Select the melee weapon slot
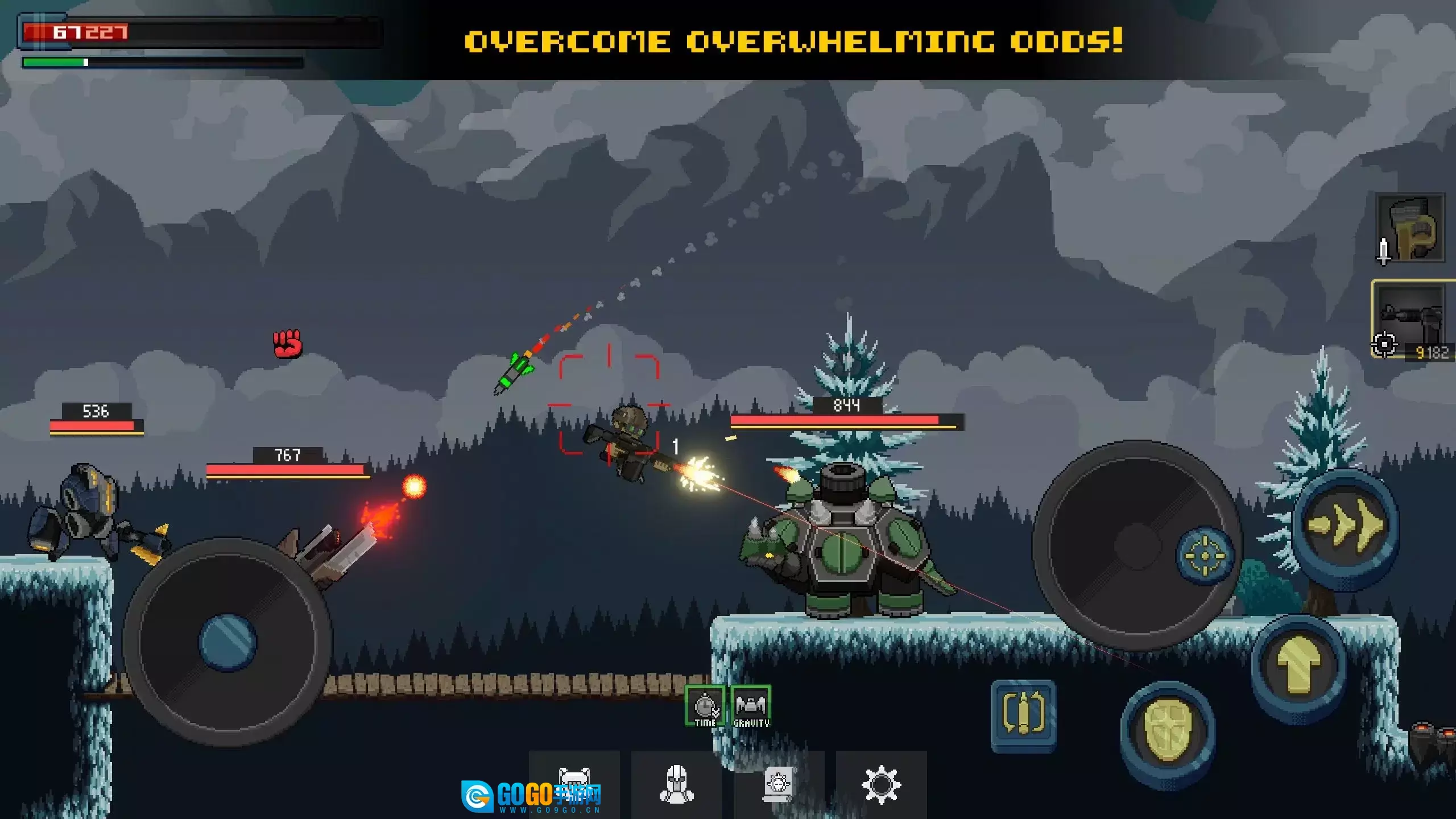 pyautogui.click(x=1410, y=229)
